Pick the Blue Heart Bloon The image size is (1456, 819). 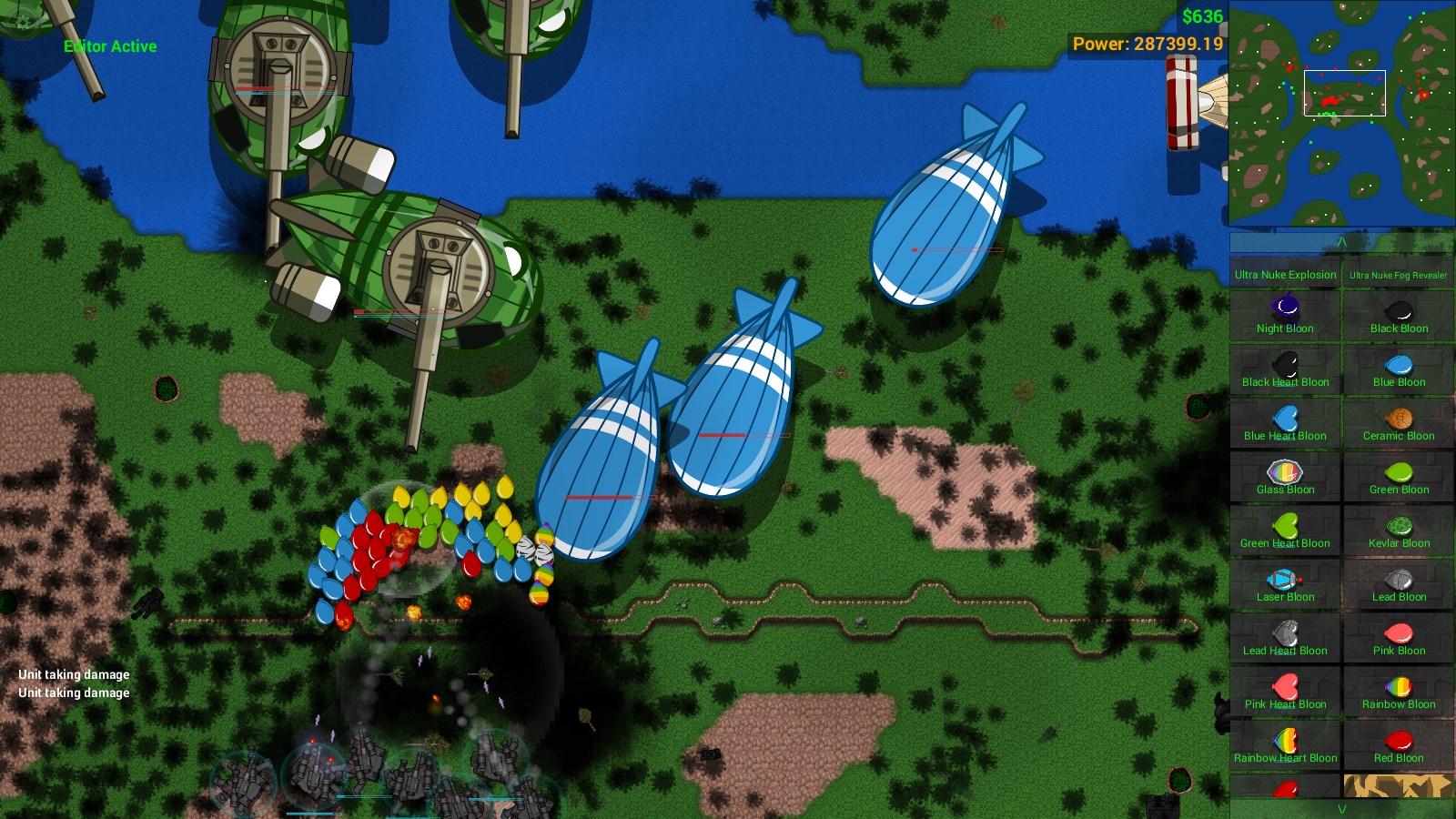[x=1285, y=422]
